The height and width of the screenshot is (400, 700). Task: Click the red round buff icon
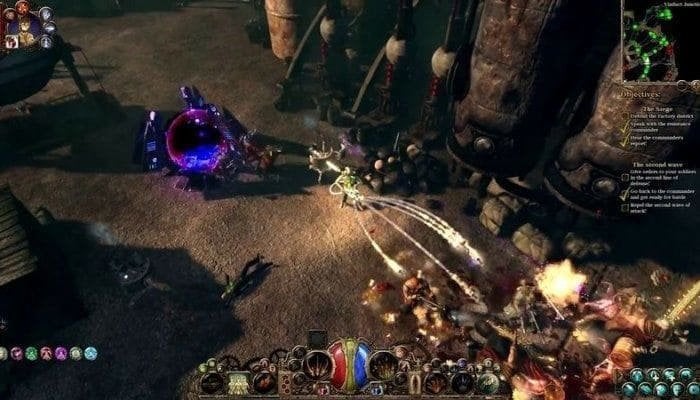click(x=46, y=353)
